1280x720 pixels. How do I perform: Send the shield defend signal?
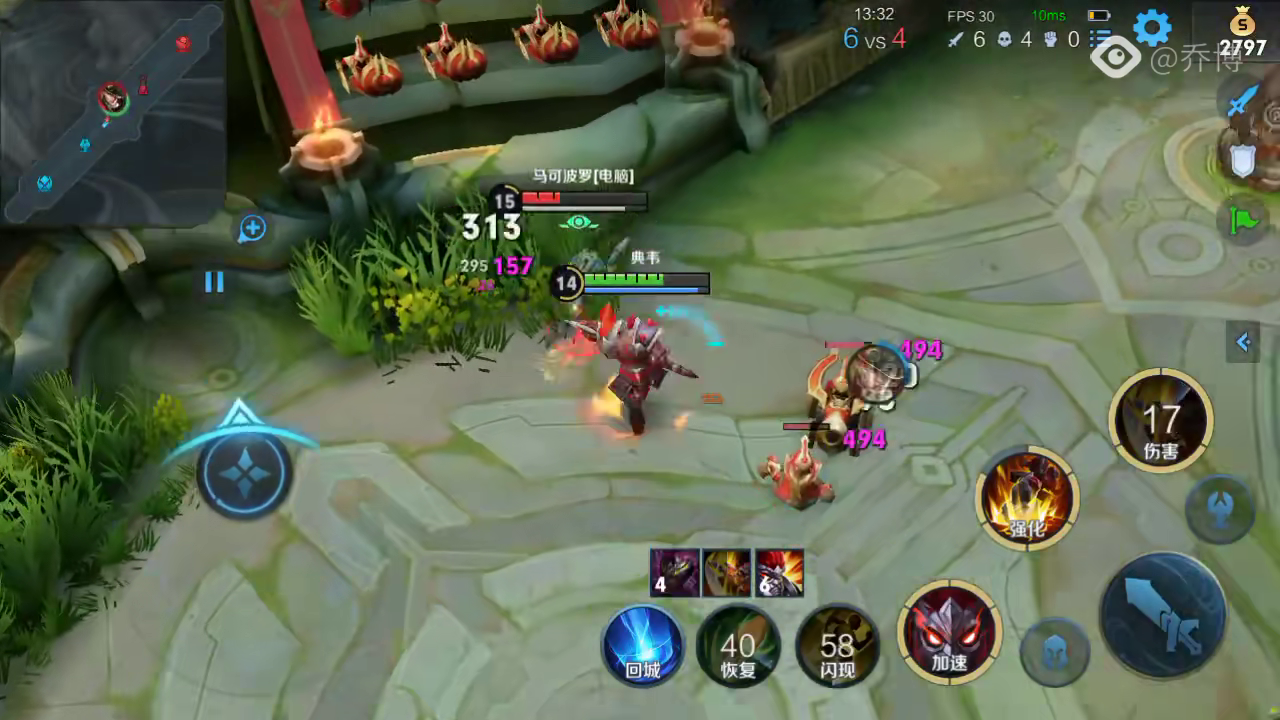(x=1242, y=160)
